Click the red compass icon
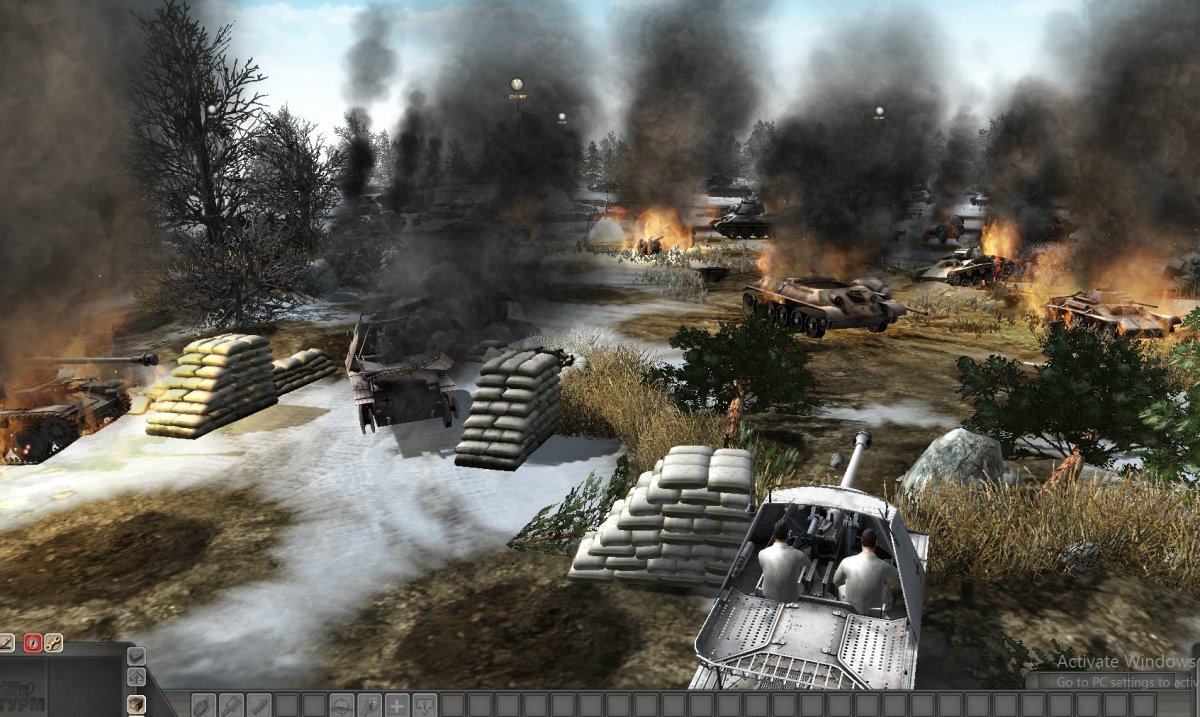 tap(31, 643)
